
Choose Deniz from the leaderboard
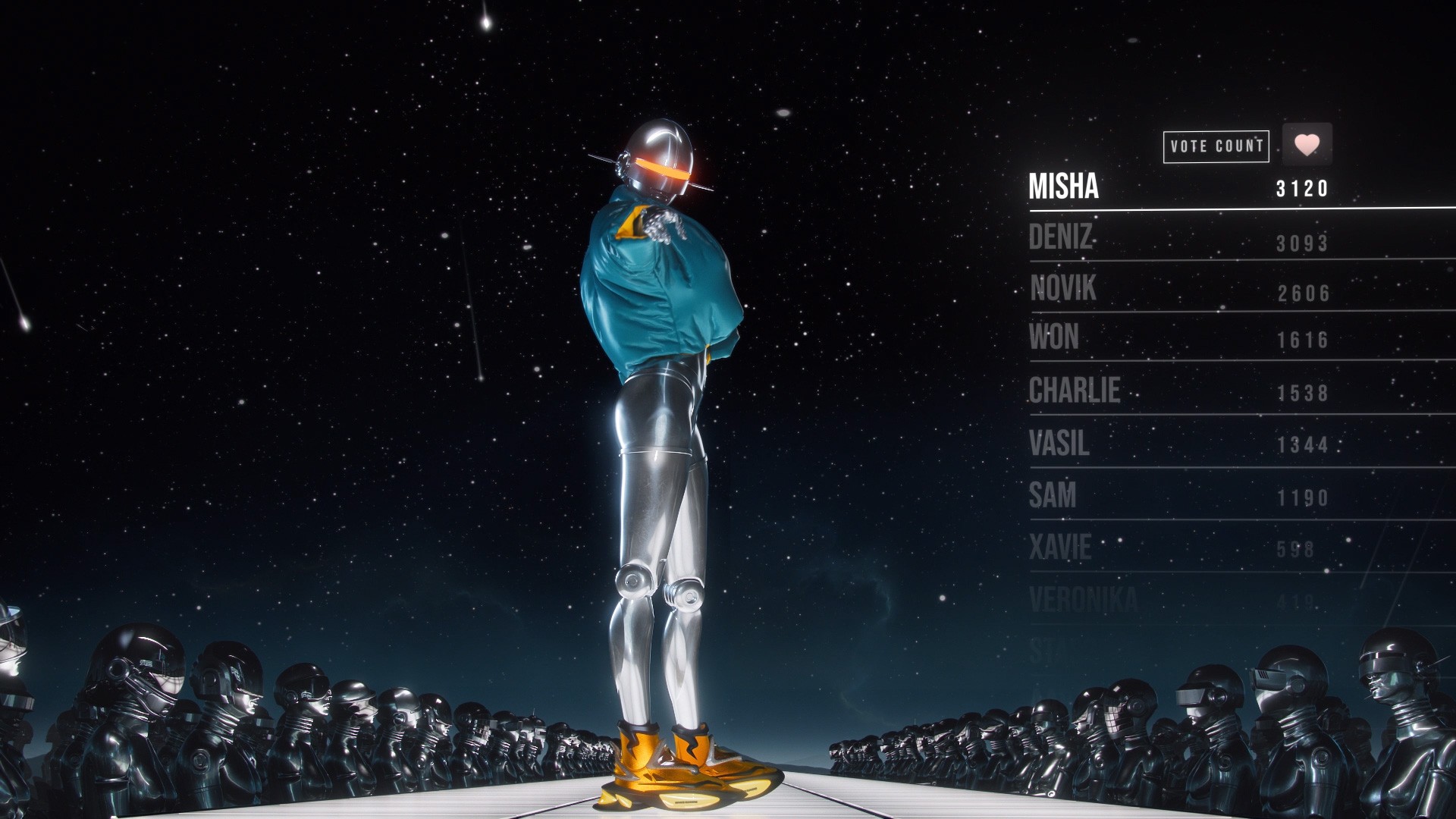[x=1061, y=238]
